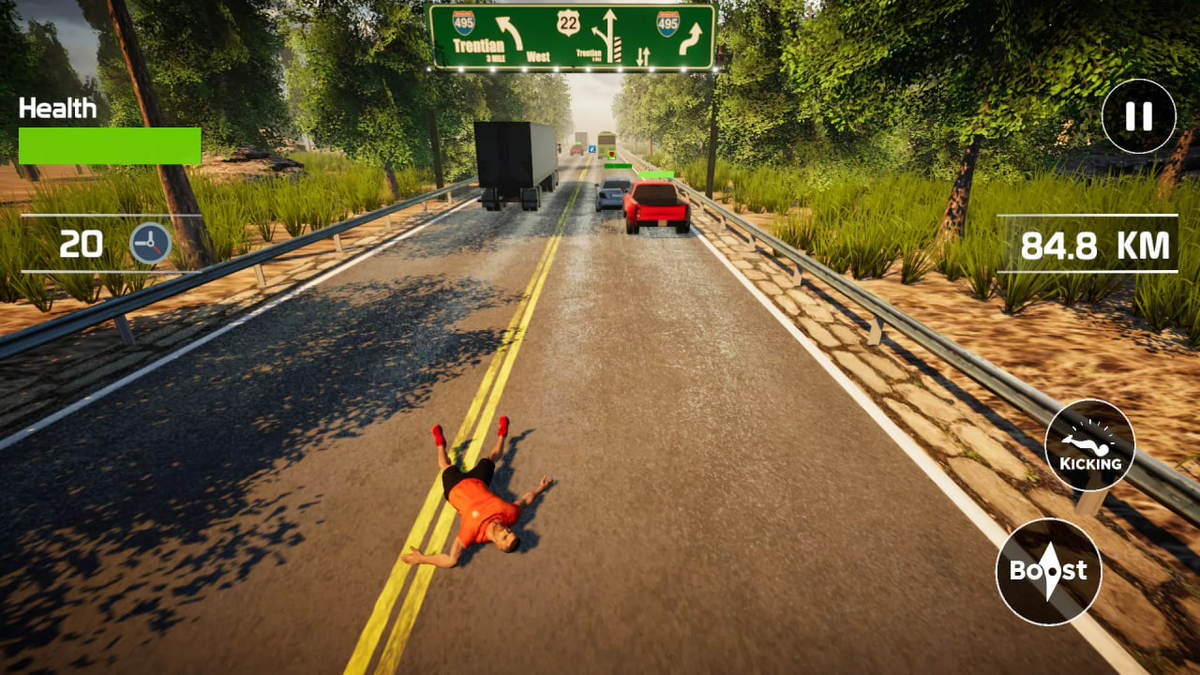Tap the Boost button
1200x675 pixels.
pyautogui.click(x=1048, y=571)
